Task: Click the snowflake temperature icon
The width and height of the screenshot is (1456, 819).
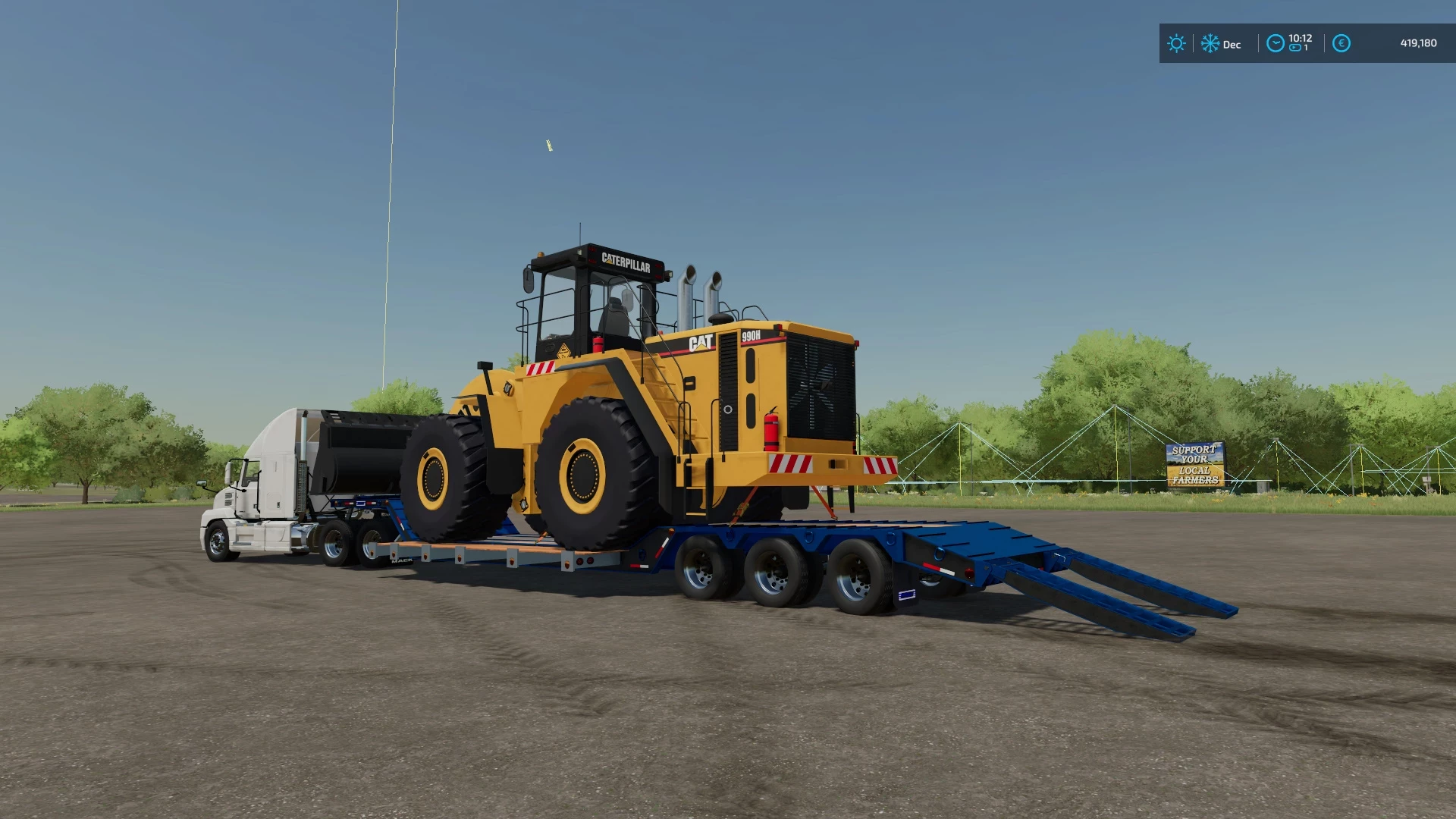Action: (1210, 42)
